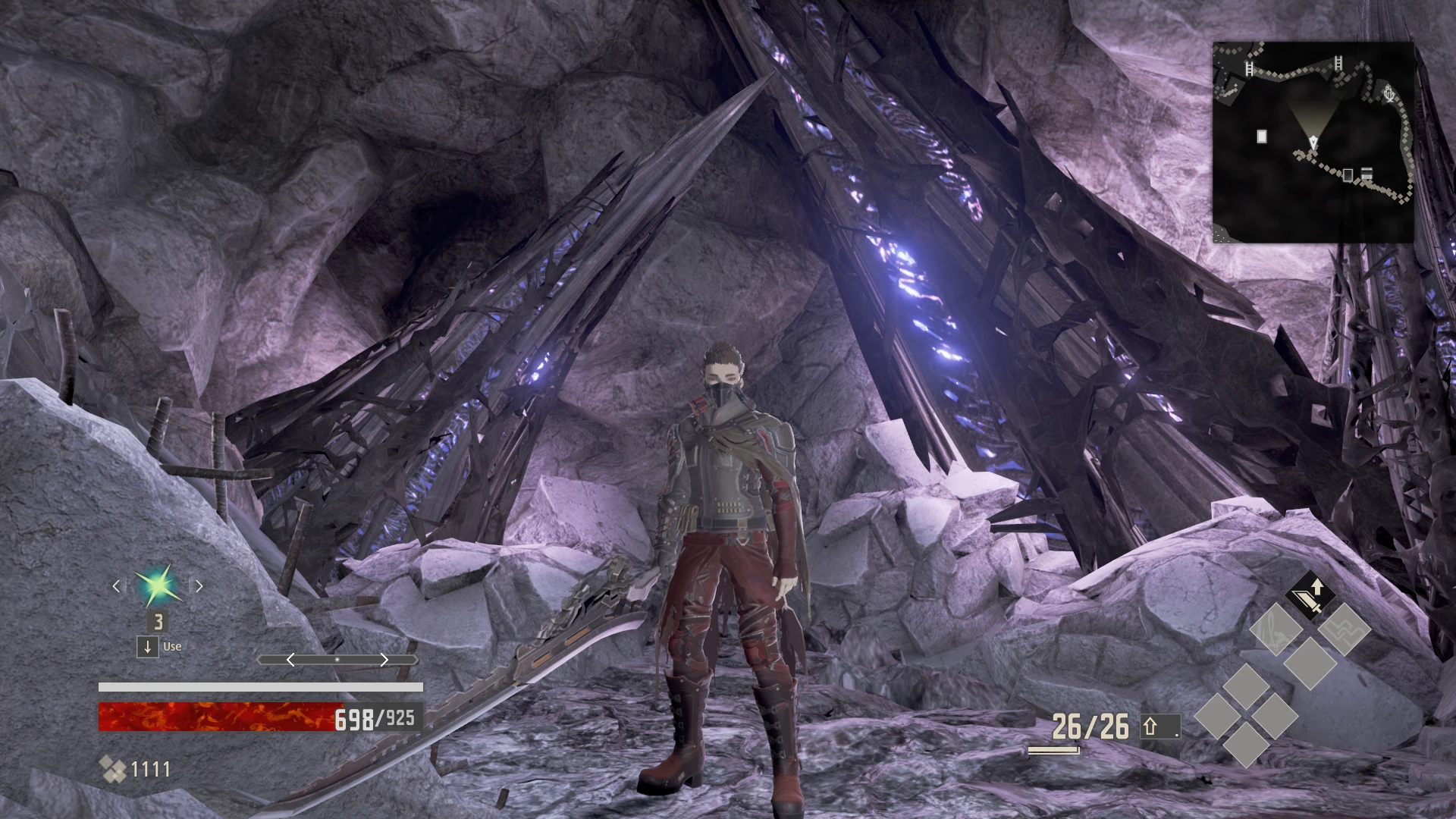Click the mistle marker on the minimap
Image resolution: width=1456 pixels, height=819 pixels.
tap(1389, 95)
